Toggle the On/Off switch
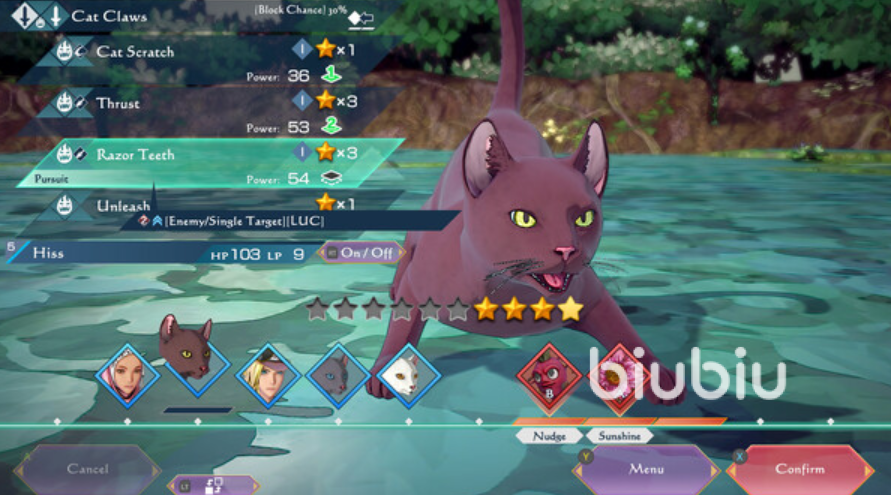891x495 pixels. [362, 253]
